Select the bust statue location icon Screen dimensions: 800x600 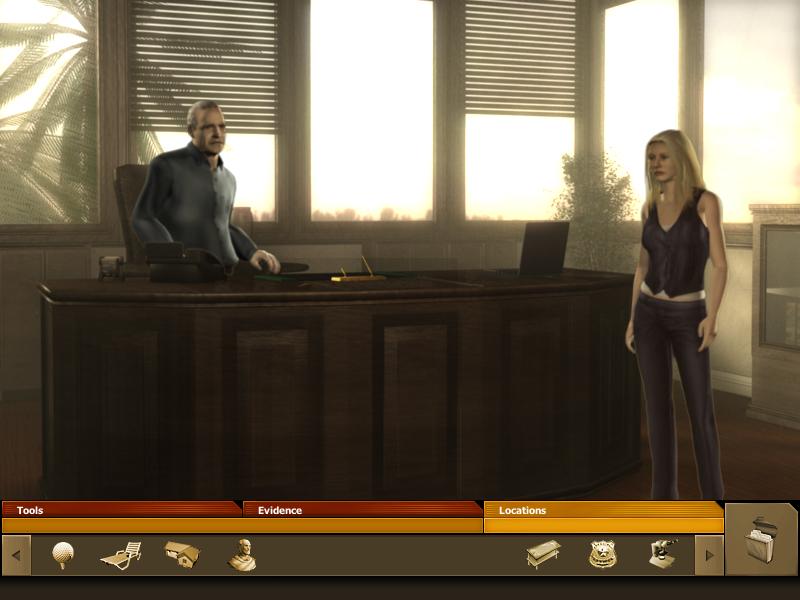[x=241, y=555]
